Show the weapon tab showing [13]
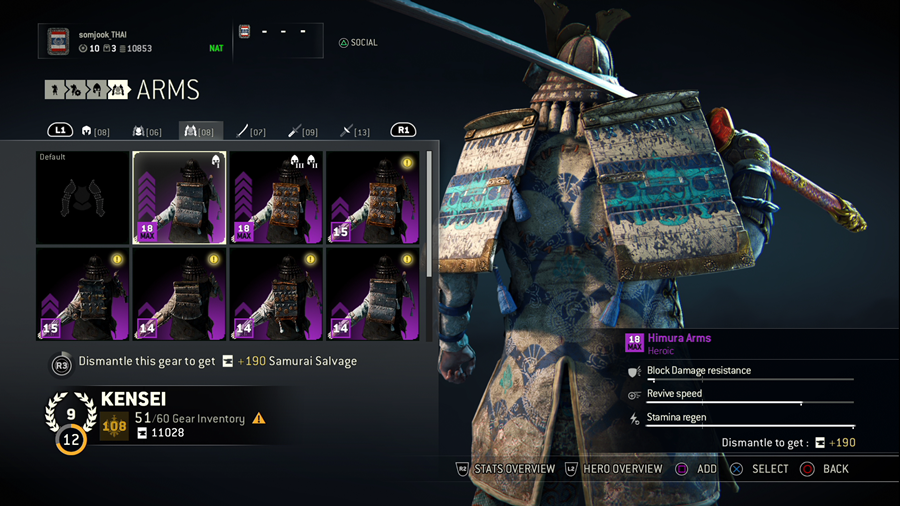This screenshot has width=900, height=506. click(355, 131)
